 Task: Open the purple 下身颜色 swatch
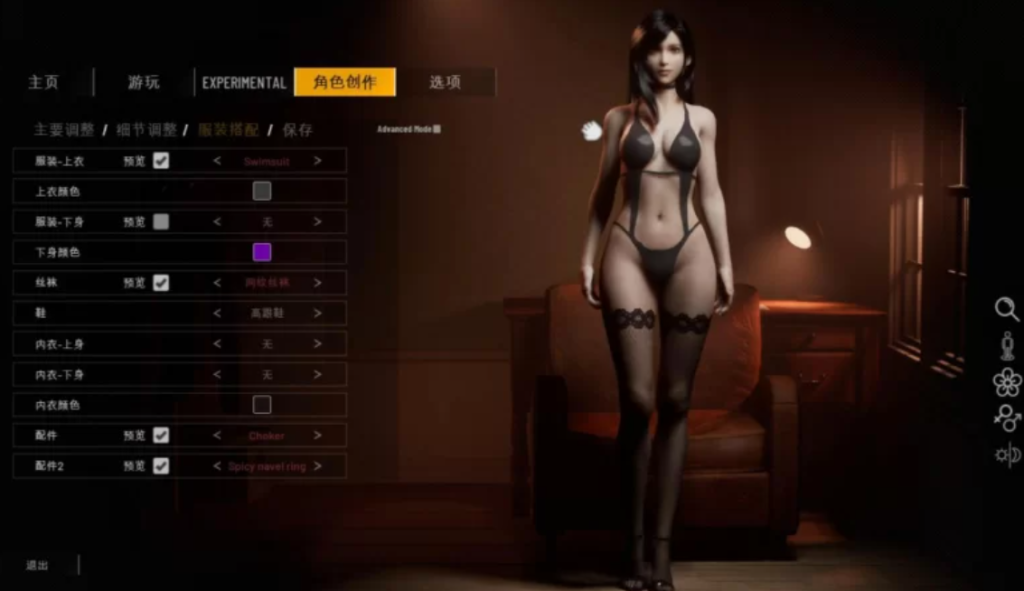[262, 252]
